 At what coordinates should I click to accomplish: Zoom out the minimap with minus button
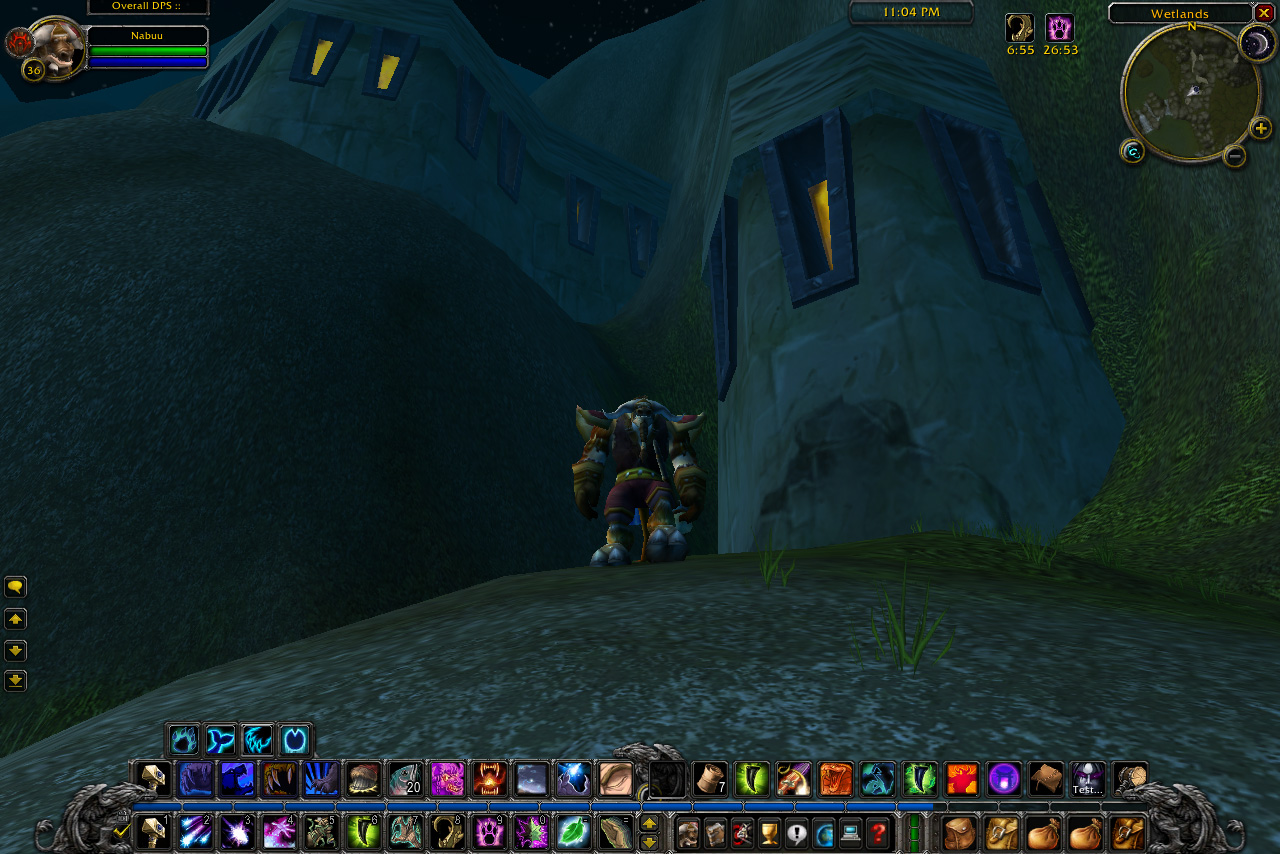point(1235,156)
